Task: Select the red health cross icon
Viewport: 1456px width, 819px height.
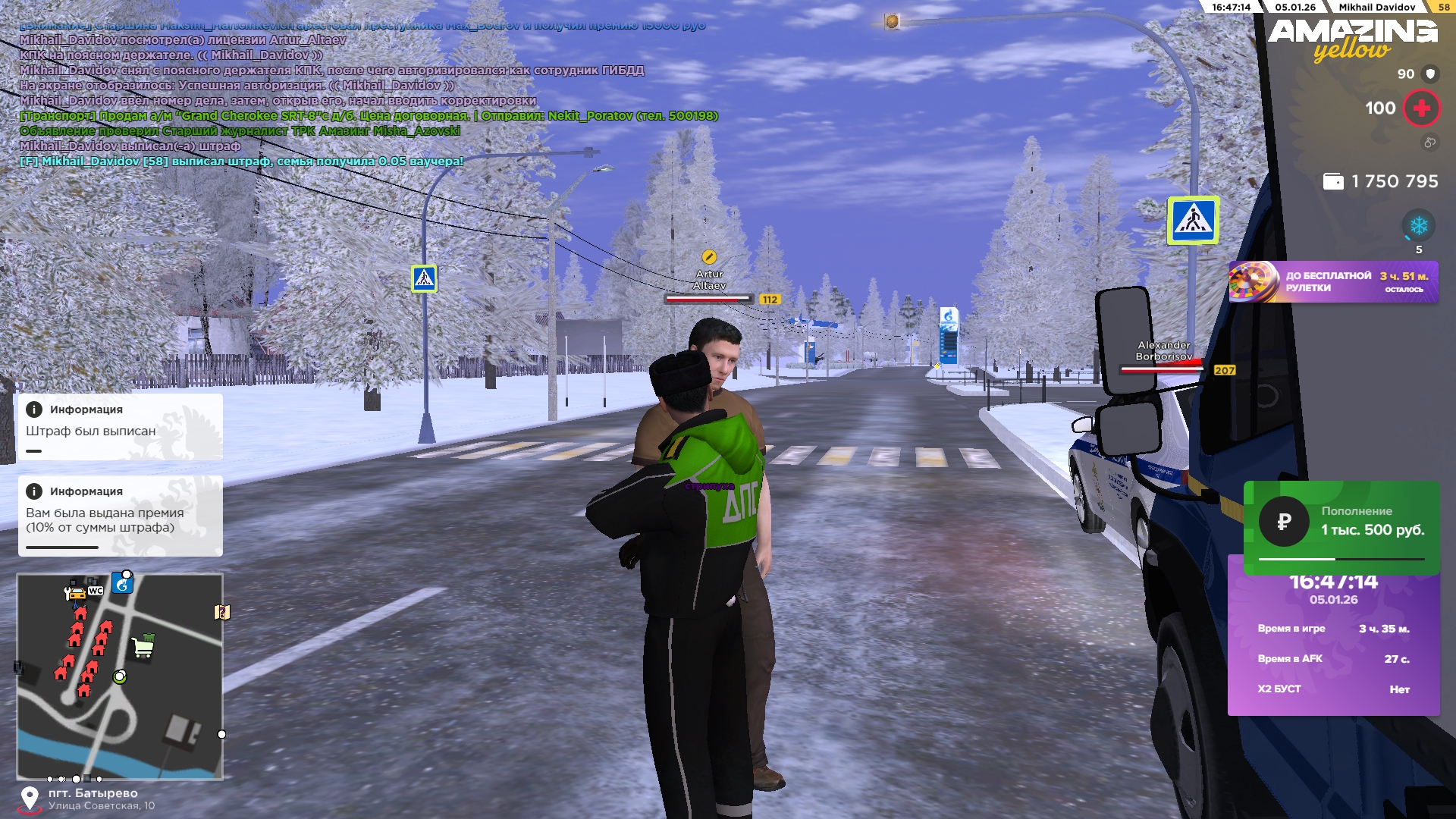Action: (x=1421, y=108)
